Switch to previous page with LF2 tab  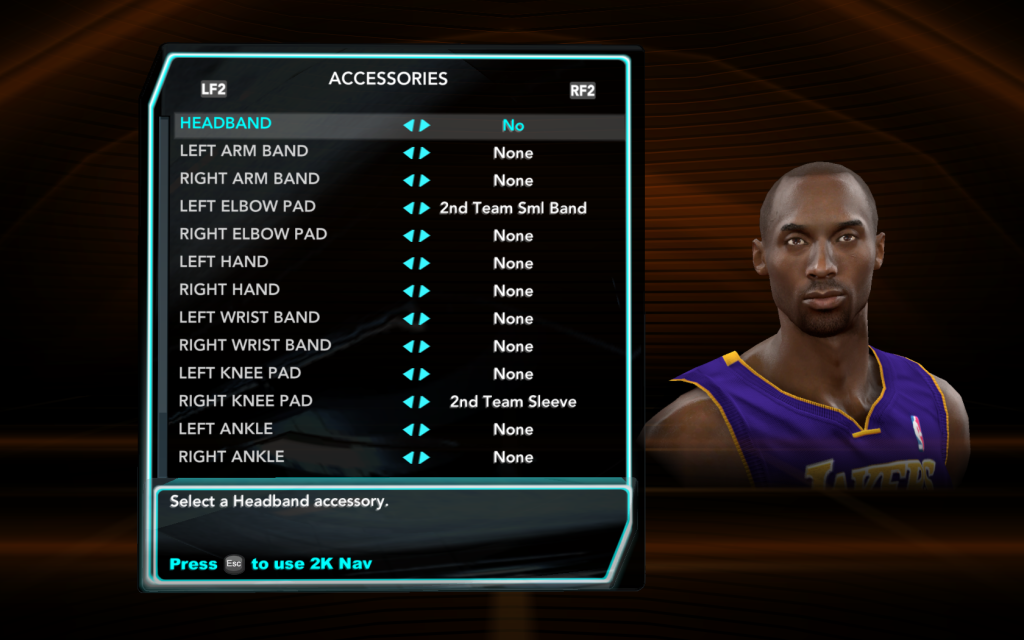pos(213,89)
